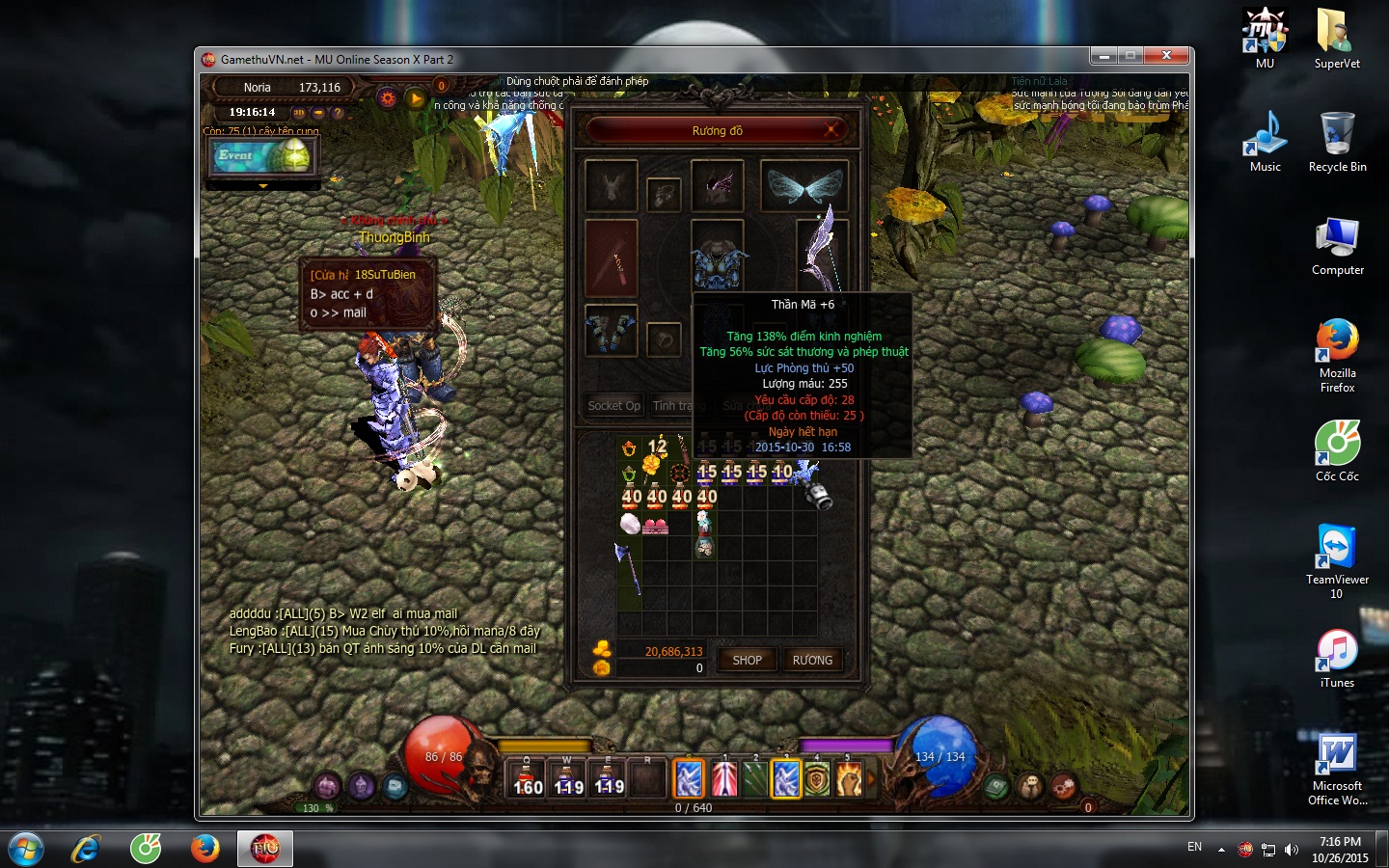Select the equipped helmet slot
Screen dimensions: 1389x868
717,186
